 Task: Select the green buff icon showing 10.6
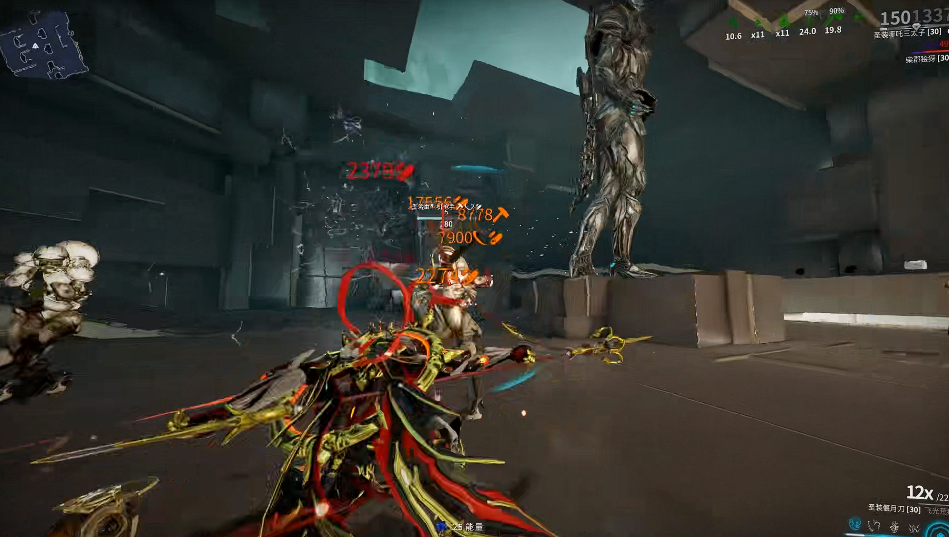coord(734,21)
